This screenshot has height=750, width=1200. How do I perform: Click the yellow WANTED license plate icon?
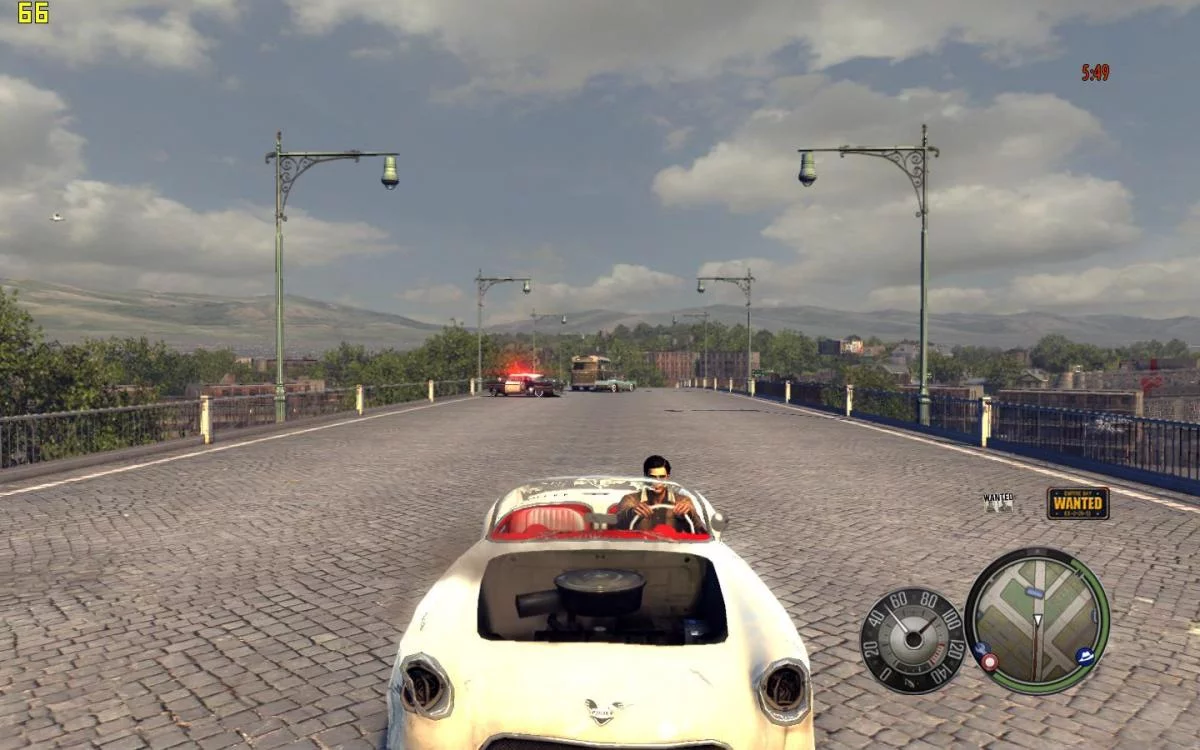(1078, 503)
